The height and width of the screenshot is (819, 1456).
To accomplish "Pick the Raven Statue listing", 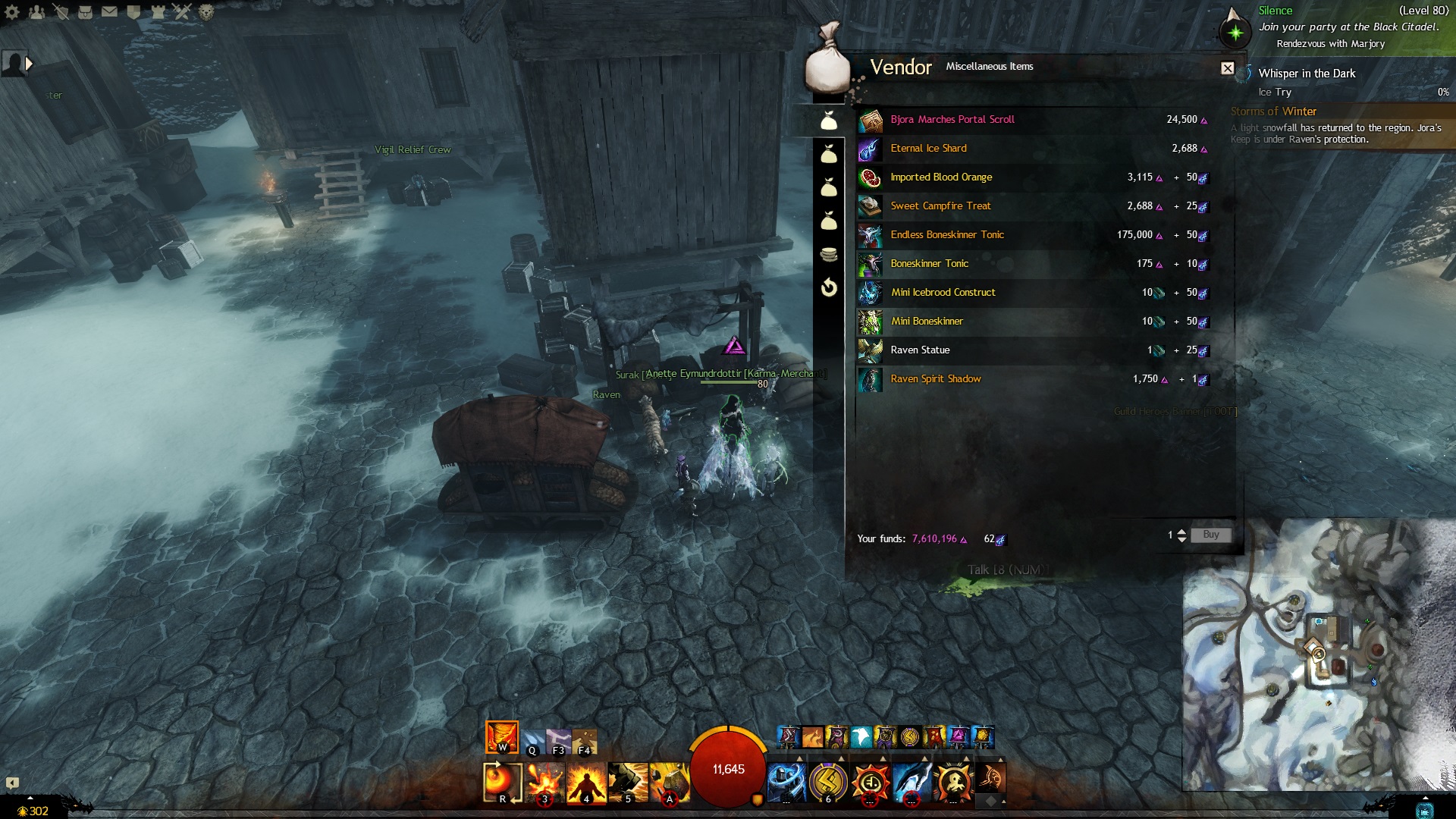I will [x=920, y=350].
